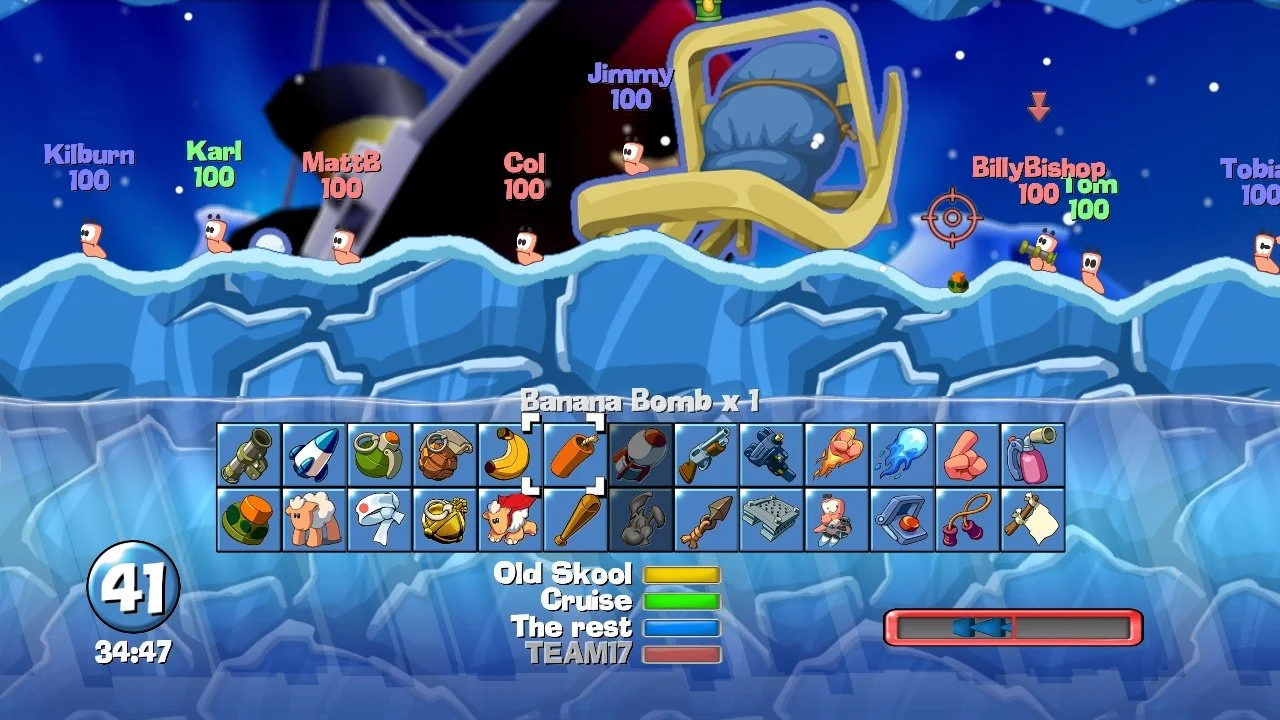Choose the Grenade from the weapon grid
1280x720 pixels.
click(x=380, y=455)
